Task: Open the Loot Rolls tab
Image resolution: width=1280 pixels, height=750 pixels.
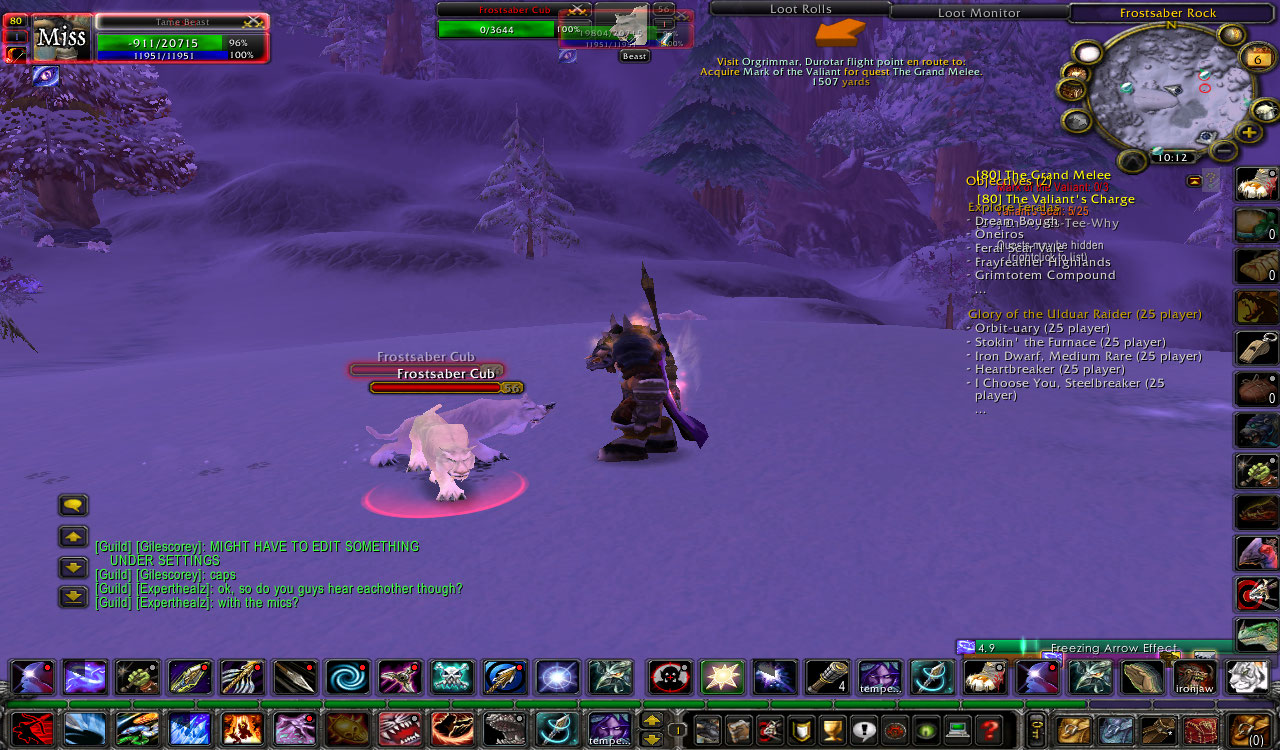Action: click(800, 9)
